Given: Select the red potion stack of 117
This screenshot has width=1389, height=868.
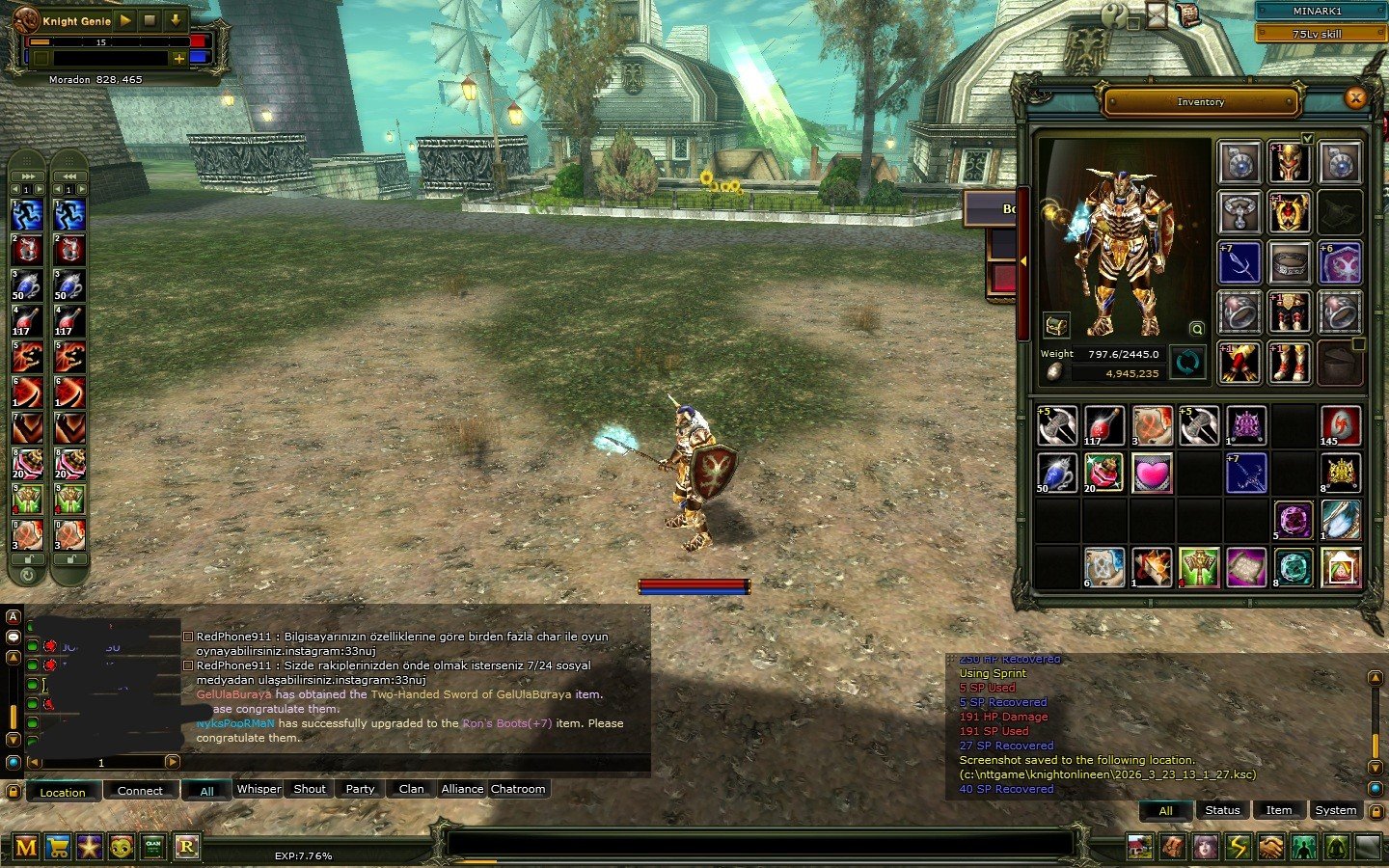Looking at the screenshot, I should [x=1103, y=425].
